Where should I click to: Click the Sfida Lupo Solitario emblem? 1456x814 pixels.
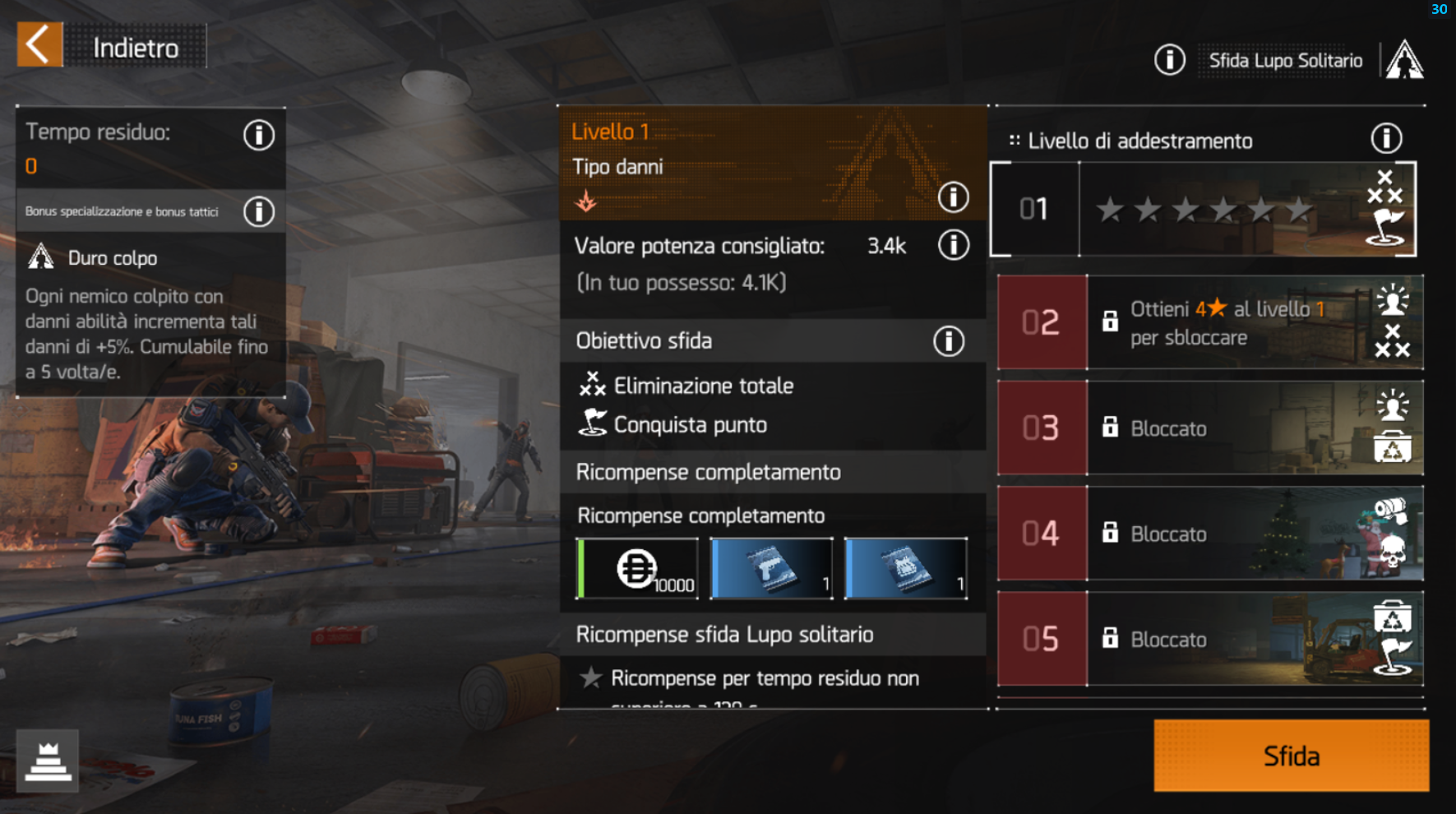1404,60
